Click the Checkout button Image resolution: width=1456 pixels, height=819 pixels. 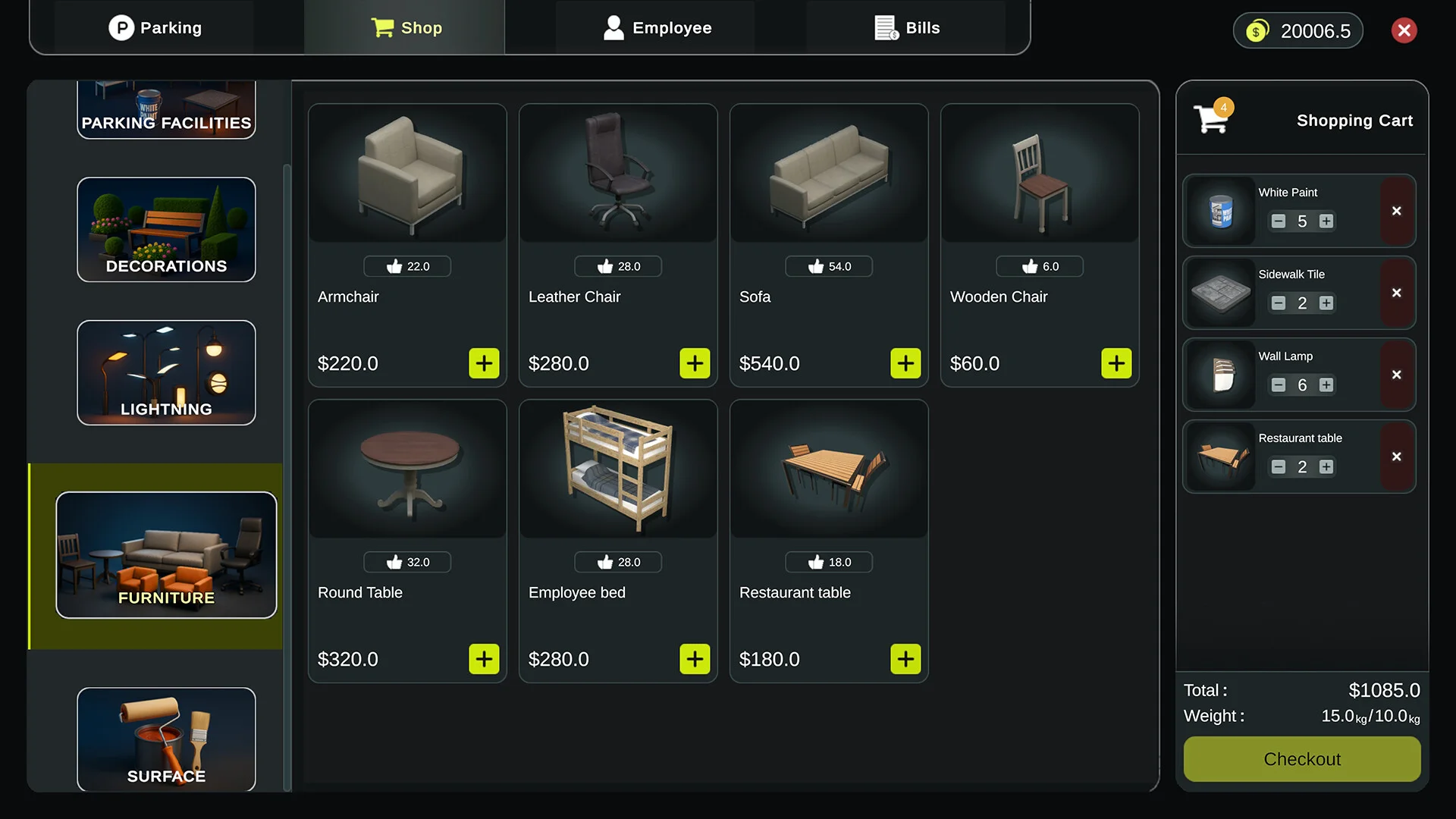pos(1302,759)
